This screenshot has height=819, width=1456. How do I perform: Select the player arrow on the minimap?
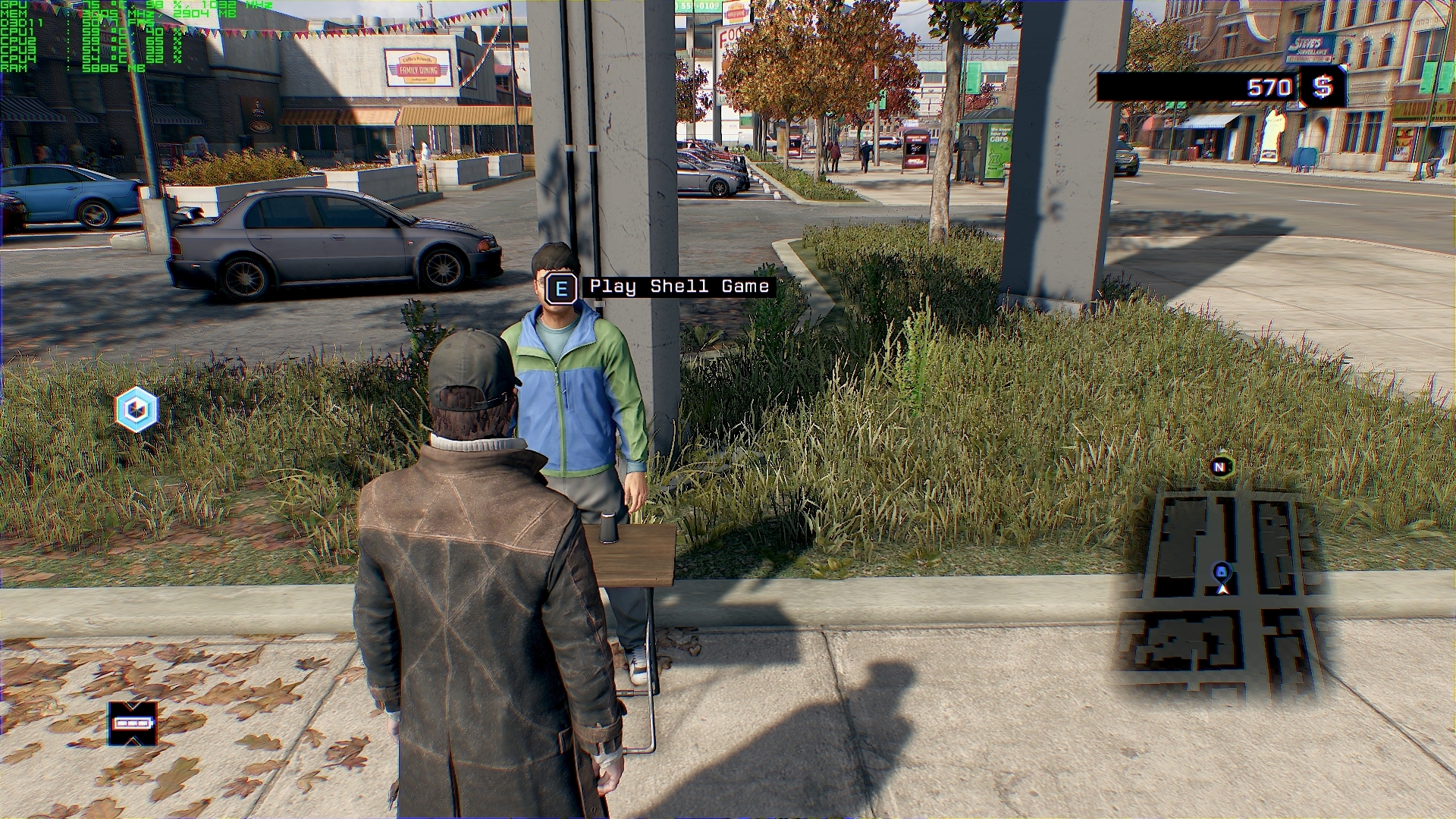pos(1222,588)
